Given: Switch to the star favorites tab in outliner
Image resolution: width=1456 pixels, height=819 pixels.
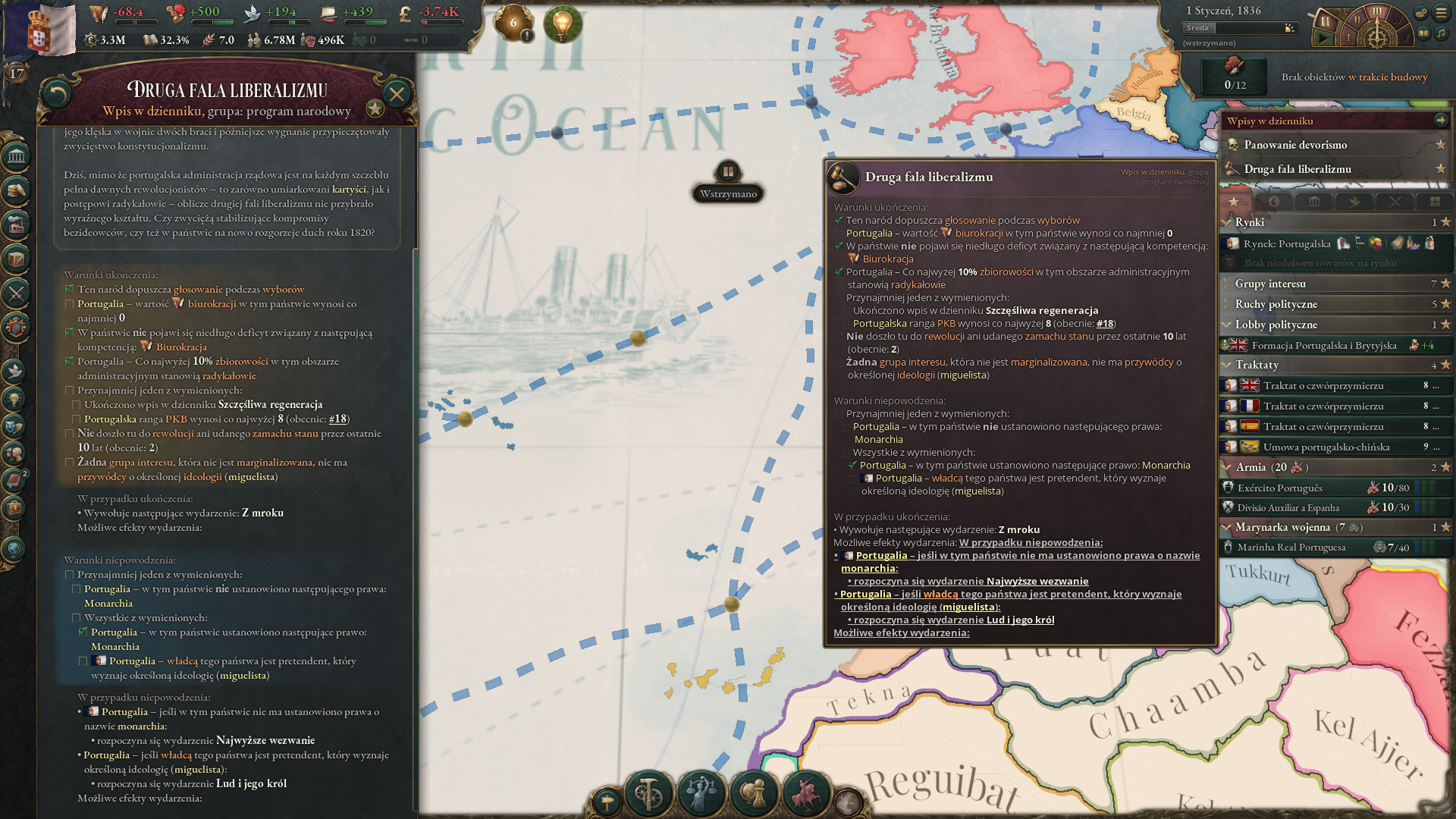Looking at the screenshot, I should (x=1234, y=202).
